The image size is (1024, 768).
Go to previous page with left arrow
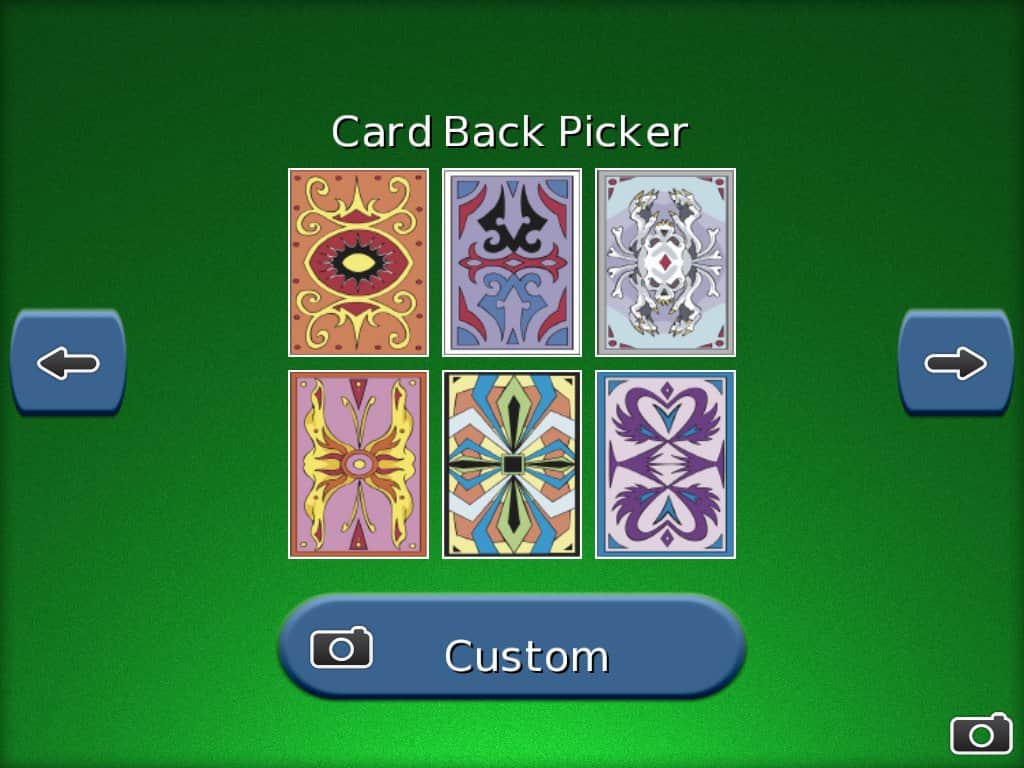click(x=68, y=362)
